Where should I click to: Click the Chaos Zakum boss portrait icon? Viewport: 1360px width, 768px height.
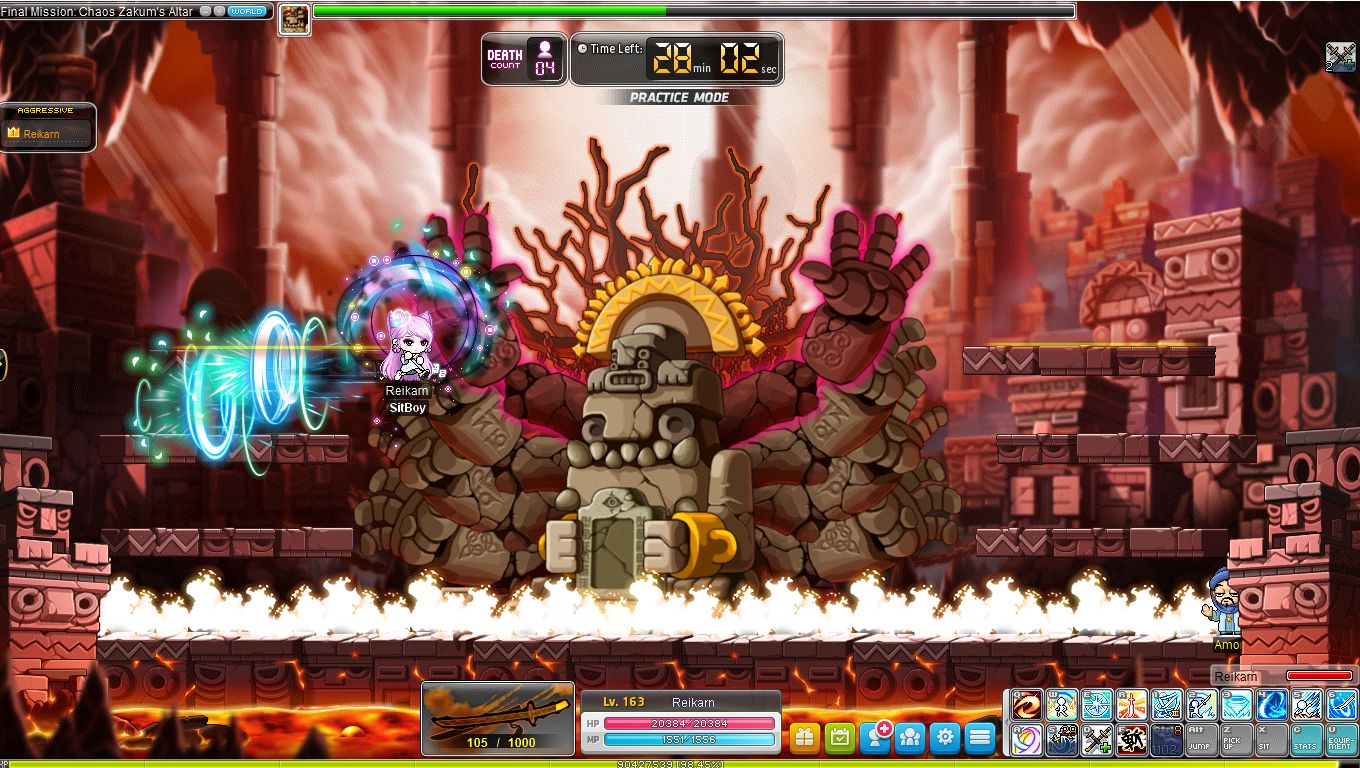293,19
